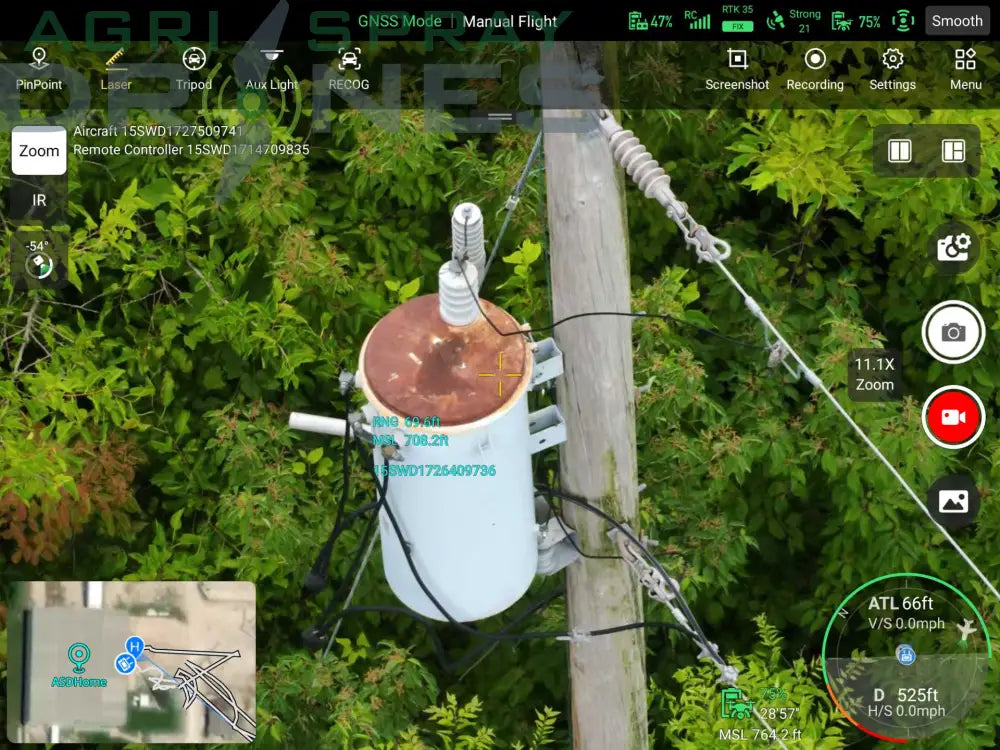Switch to the IR camera view
Image resolution: width=1000 pixels, height=750 pixels.
click(x=39, y=200)
